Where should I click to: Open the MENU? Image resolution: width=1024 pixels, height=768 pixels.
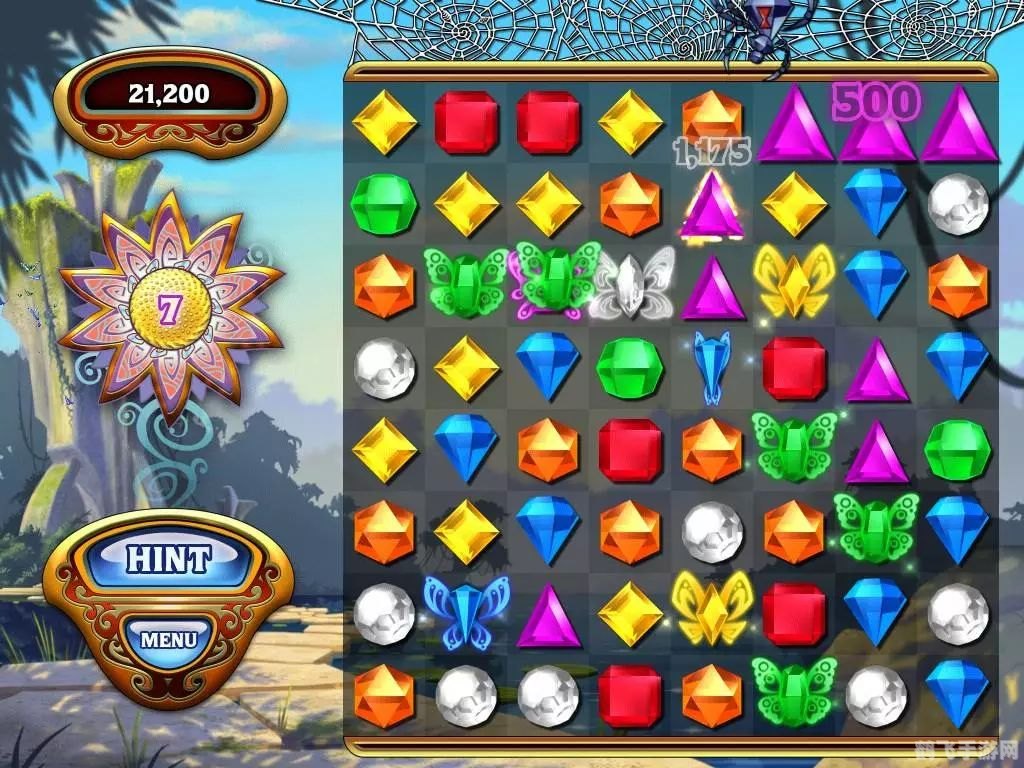point(168,638)
